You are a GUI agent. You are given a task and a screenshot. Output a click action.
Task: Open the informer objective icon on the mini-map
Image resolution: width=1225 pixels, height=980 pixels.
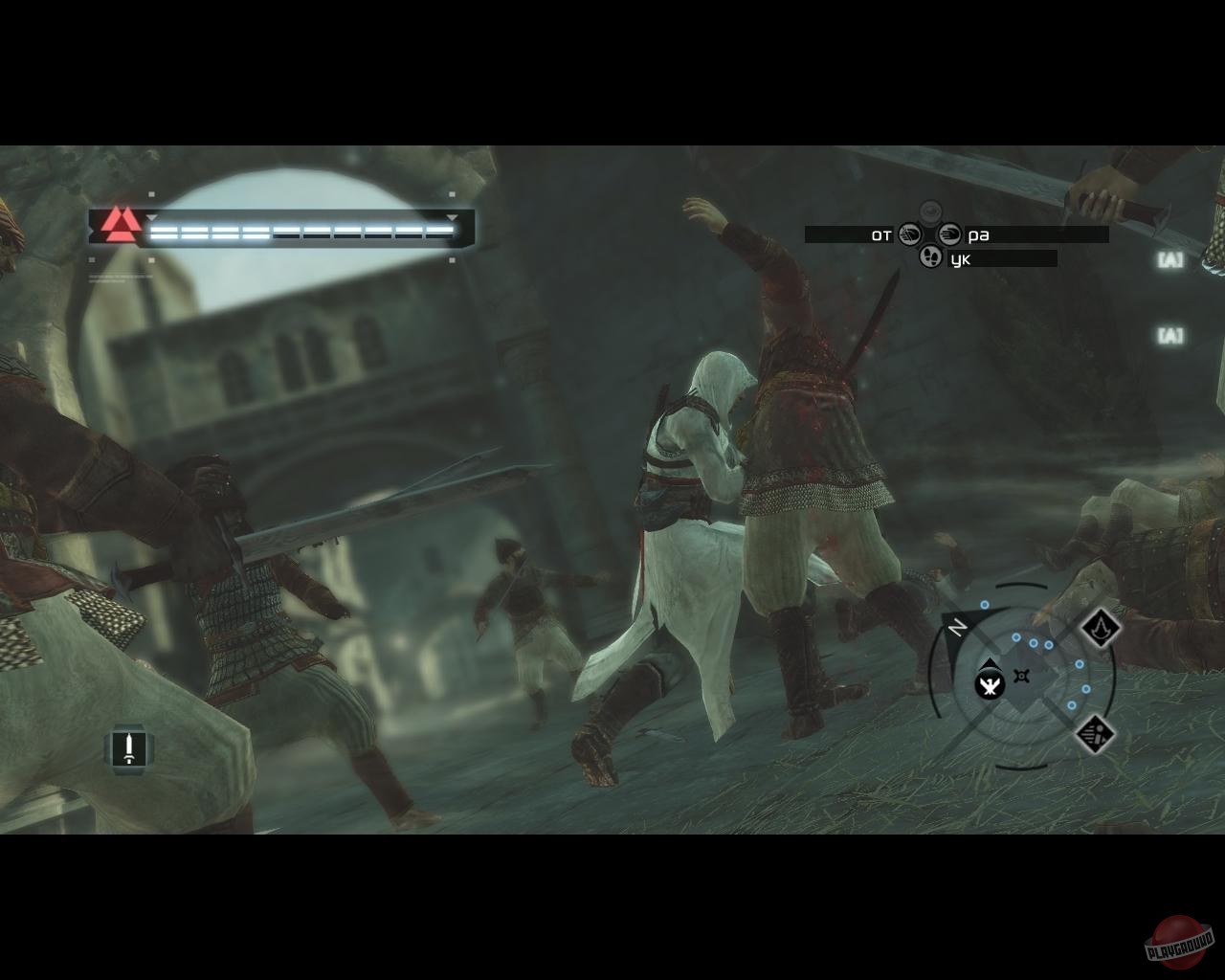(x=1094, y=735)
